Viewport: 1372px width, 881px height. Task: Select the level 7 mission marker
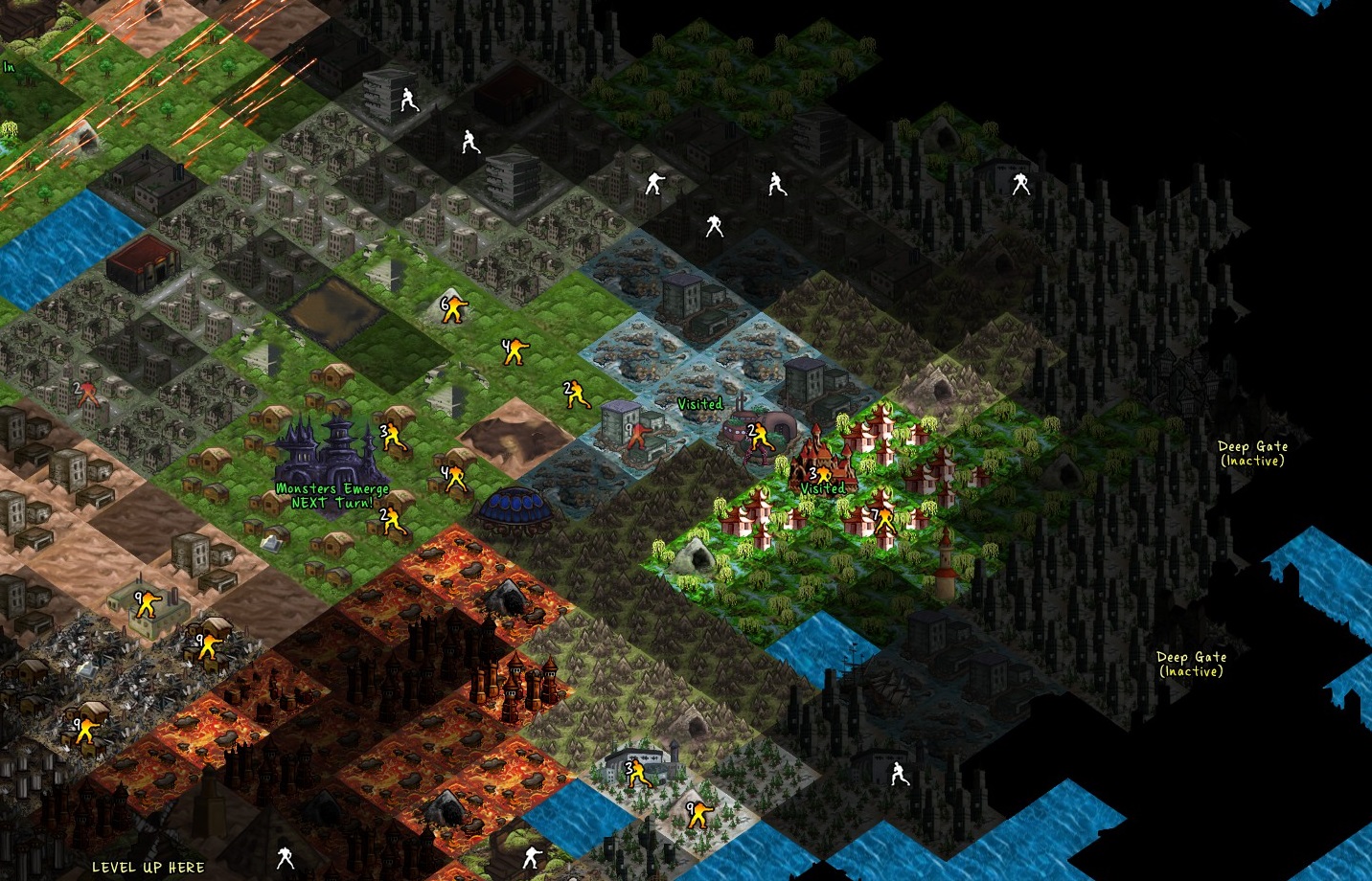point(882,520)
